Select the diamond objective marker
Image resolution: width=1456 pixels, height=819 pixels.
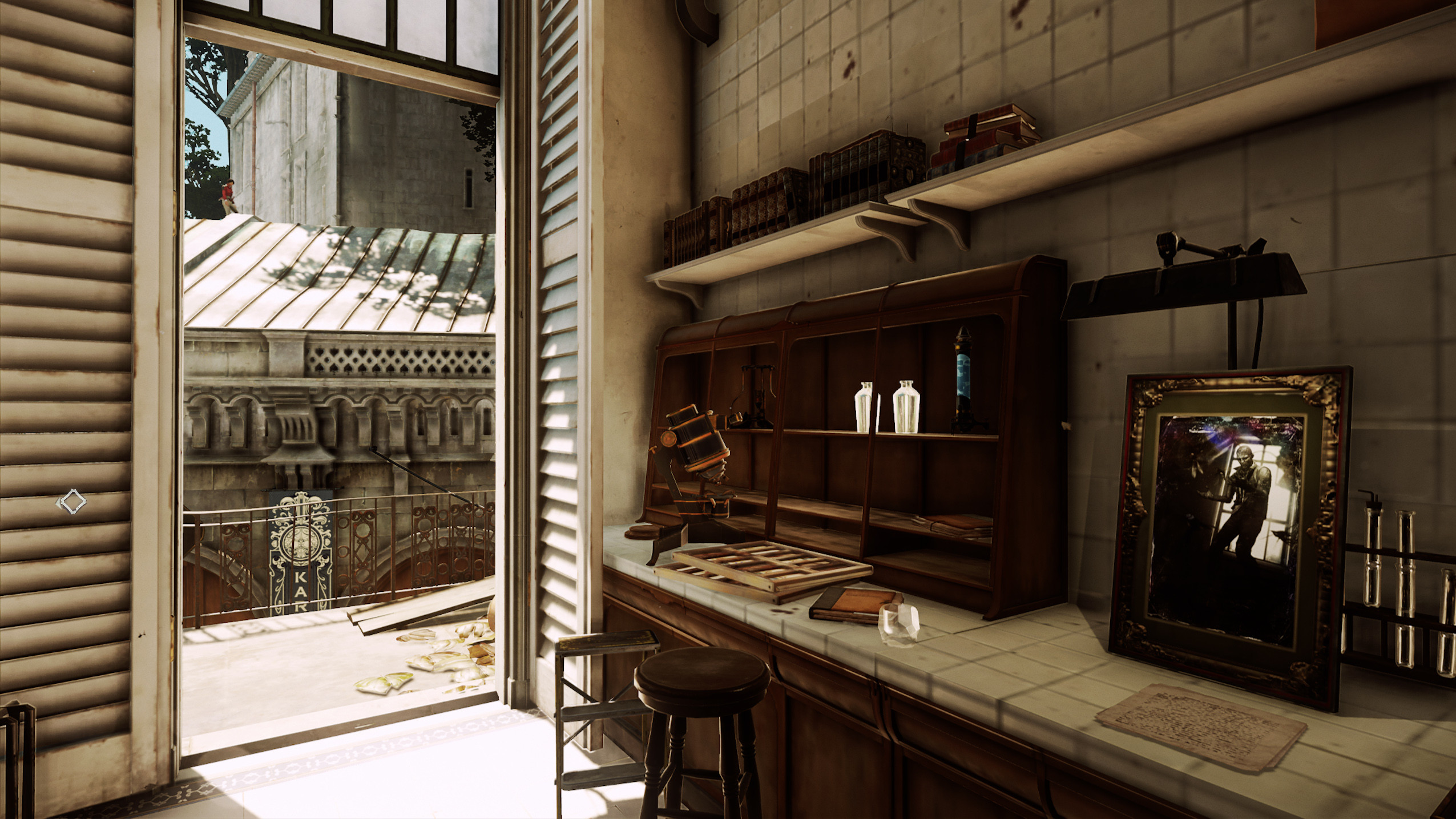point(71,502)
